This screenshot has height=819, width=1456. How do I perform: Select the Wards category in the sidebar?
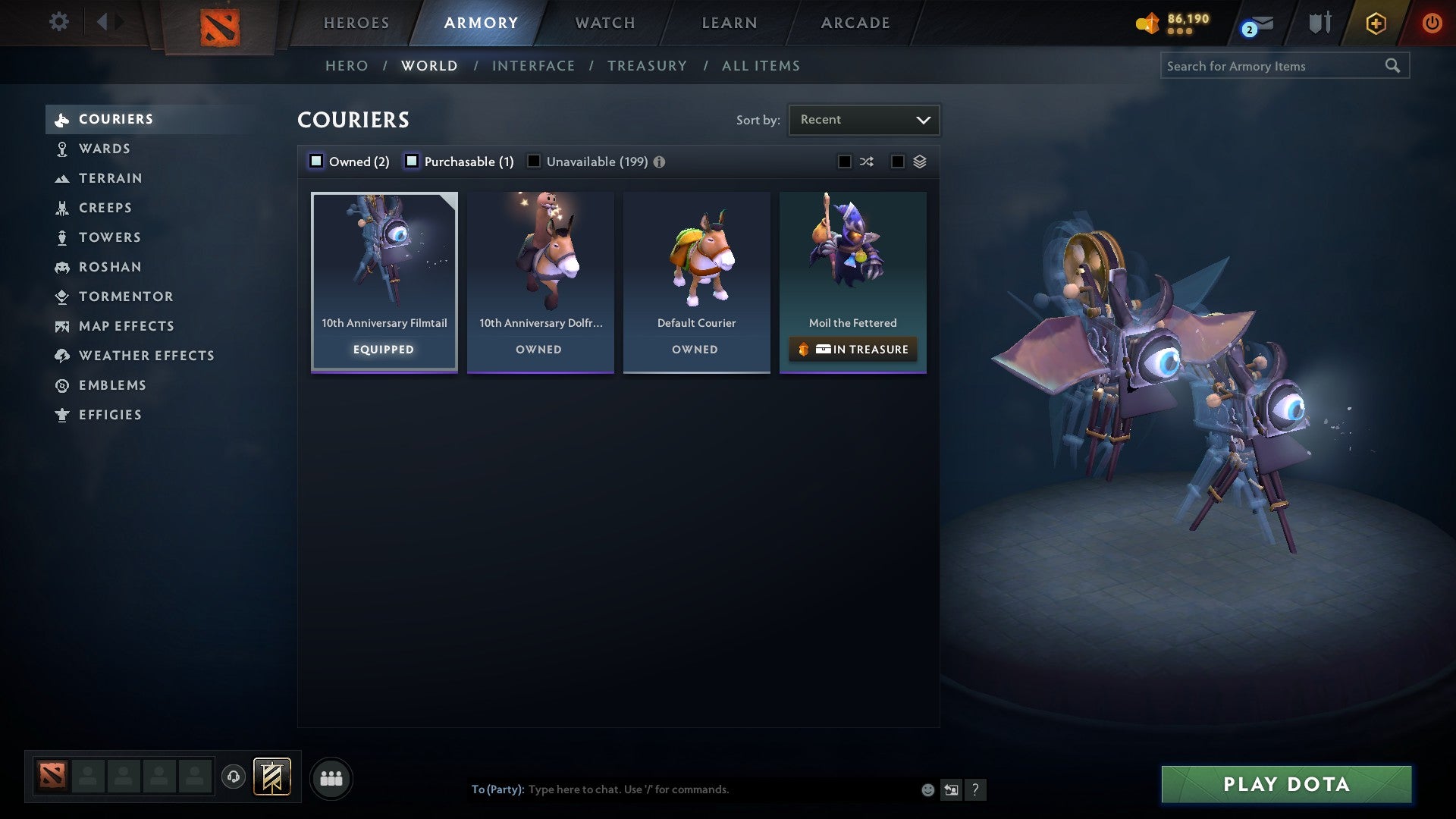105,149
